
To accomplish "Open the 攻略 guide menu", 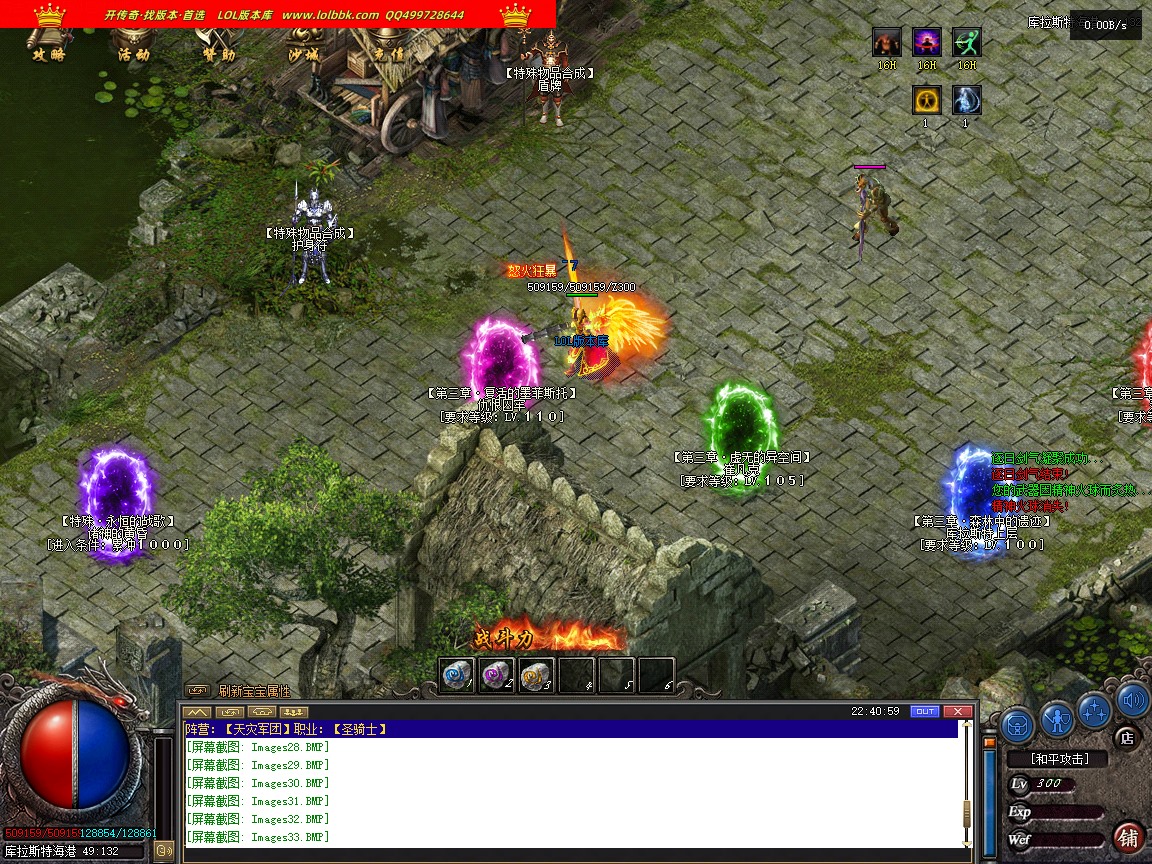I will [x=48, y=55].
